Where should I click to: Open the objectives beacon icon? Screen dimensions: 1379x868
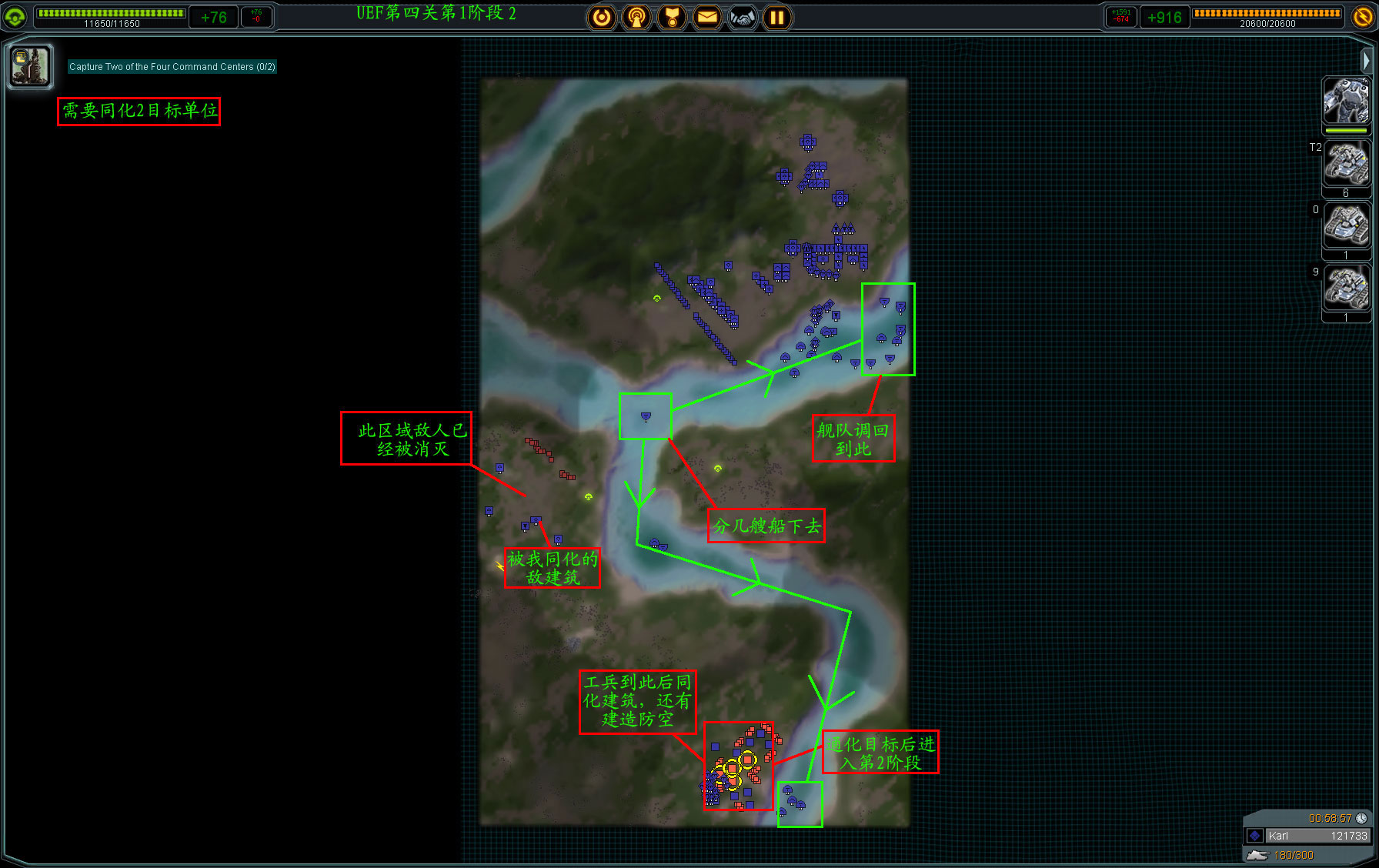pos(636,17)
